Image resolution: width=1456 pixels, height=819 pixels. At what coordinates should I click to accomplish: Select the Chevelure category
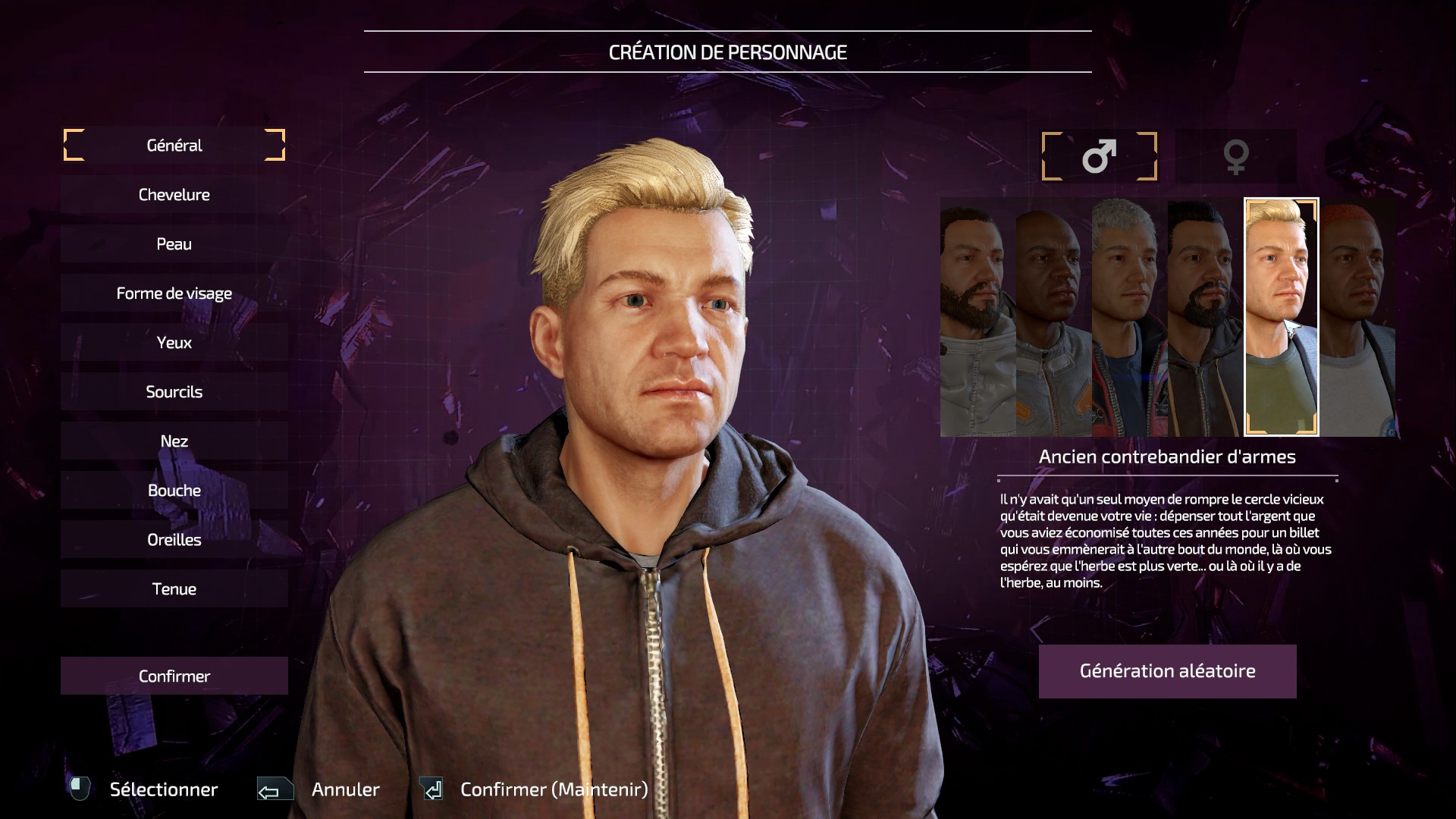click(174, 195)
